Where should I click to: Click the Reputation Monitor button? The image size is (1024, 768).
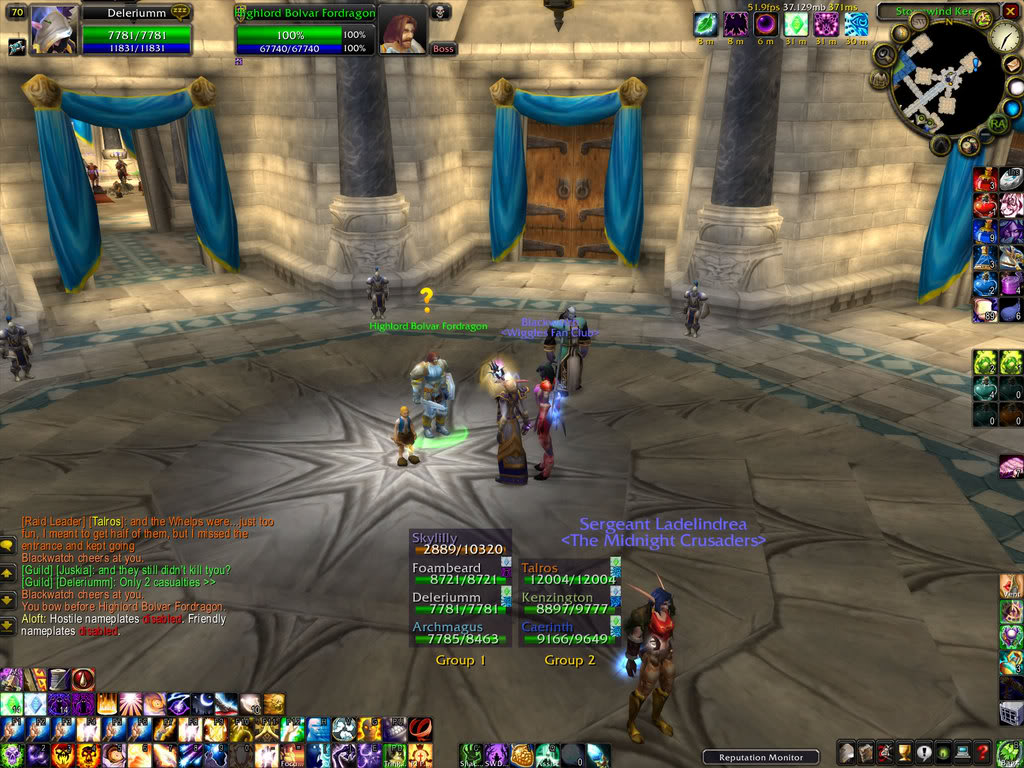[x=760, y=757]
